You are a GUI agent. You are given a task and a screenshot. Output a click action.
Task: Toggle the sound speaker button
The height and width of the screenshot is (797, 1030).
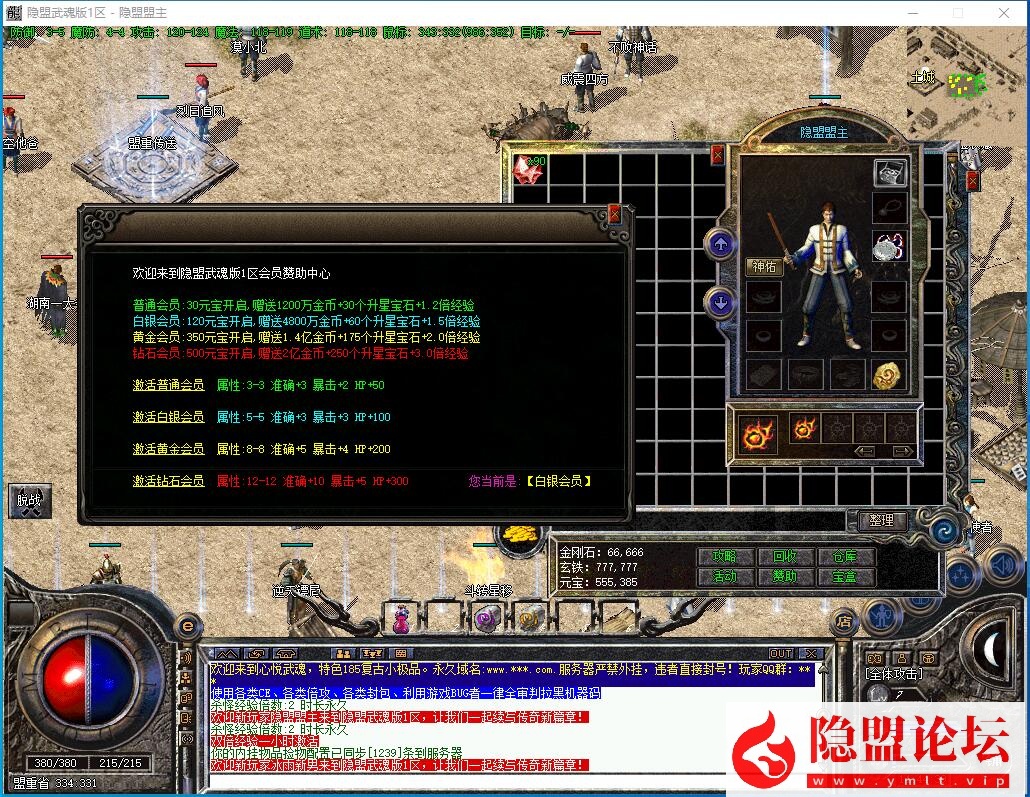click(1000, 566)
